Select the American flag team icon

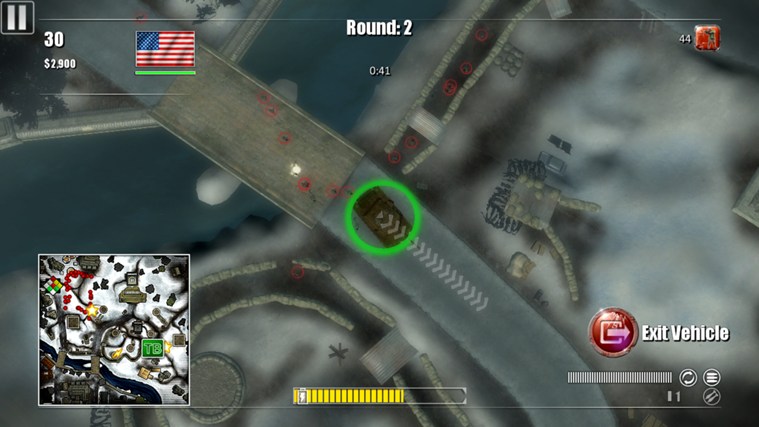coord(165,49)
